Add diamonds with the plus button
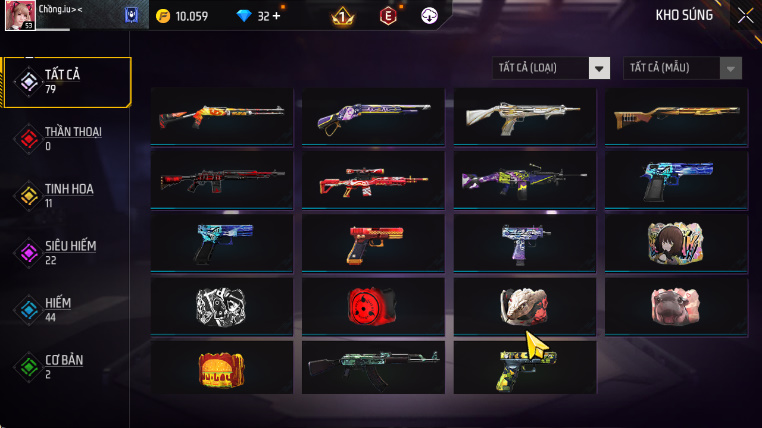The image size is (762, 428). click(x=276, y=16)
